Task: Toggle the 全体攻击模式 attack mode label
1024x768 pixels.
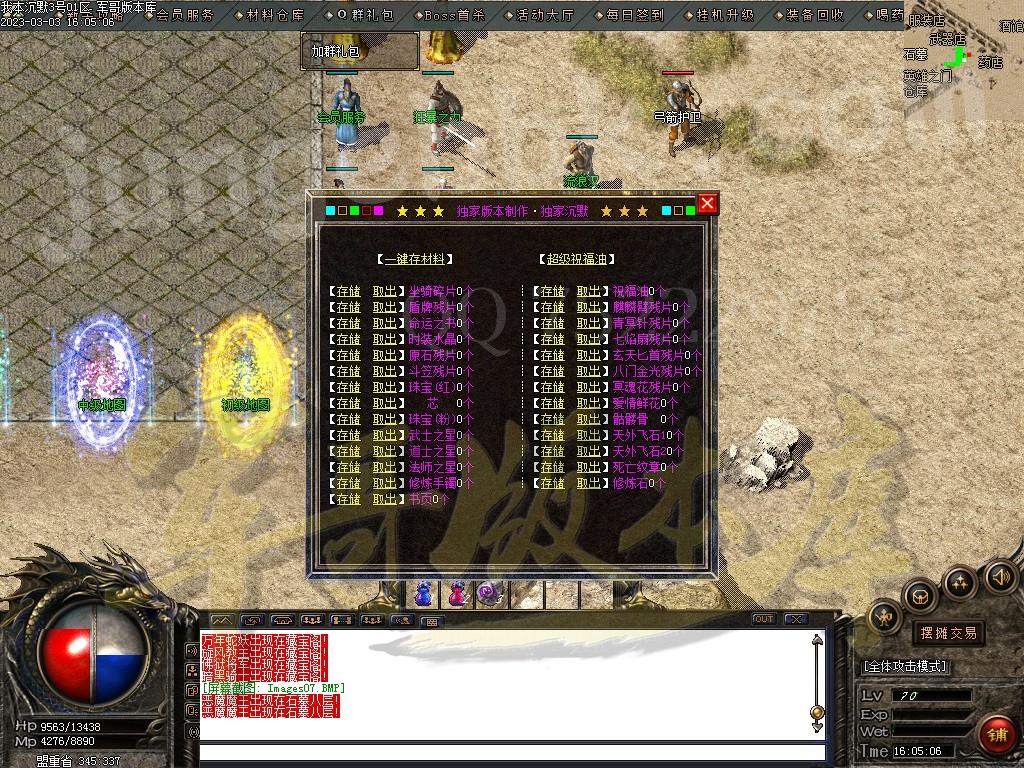Action: click(906, 666)
